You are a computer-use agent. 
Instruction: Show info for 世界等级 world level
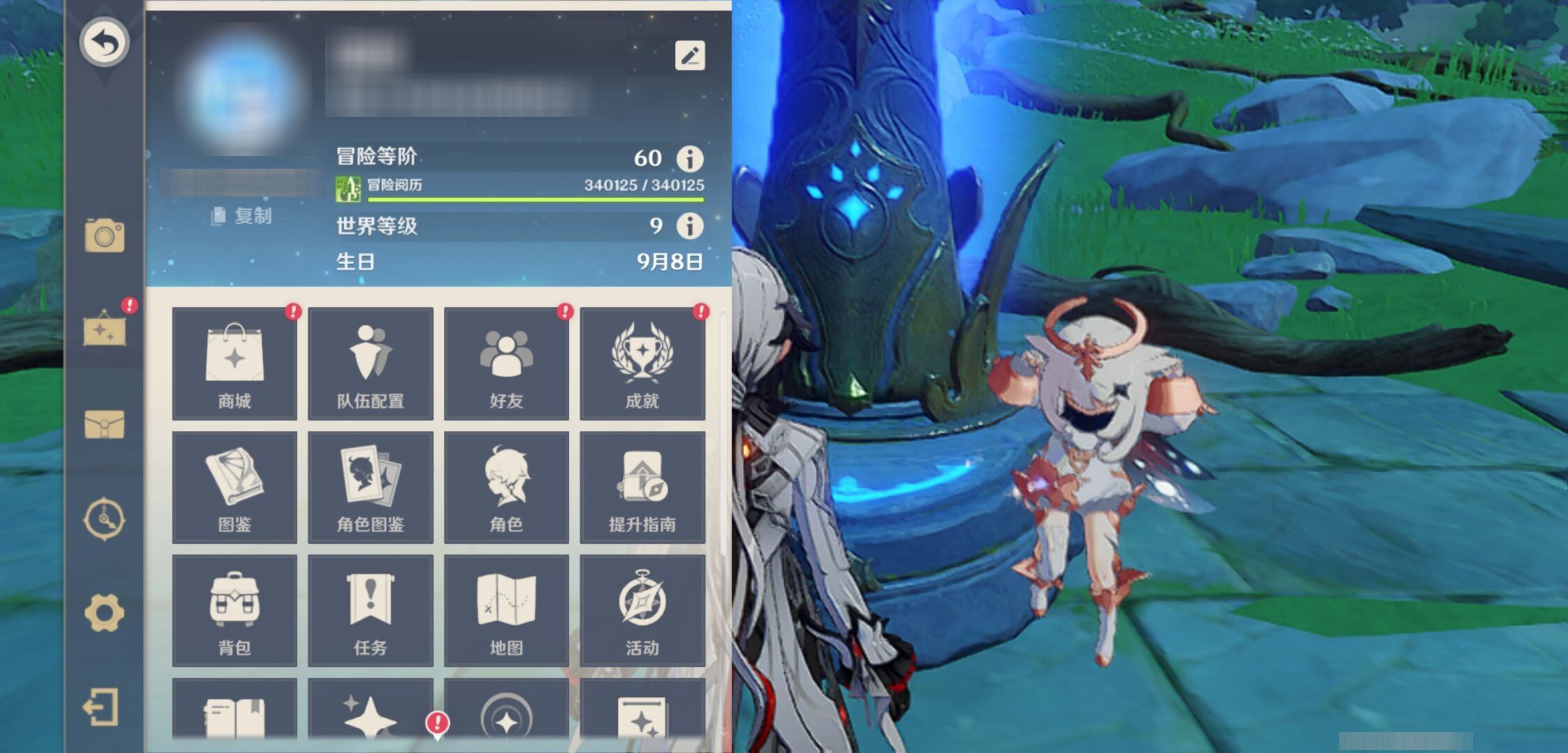[x=690, y=226]
